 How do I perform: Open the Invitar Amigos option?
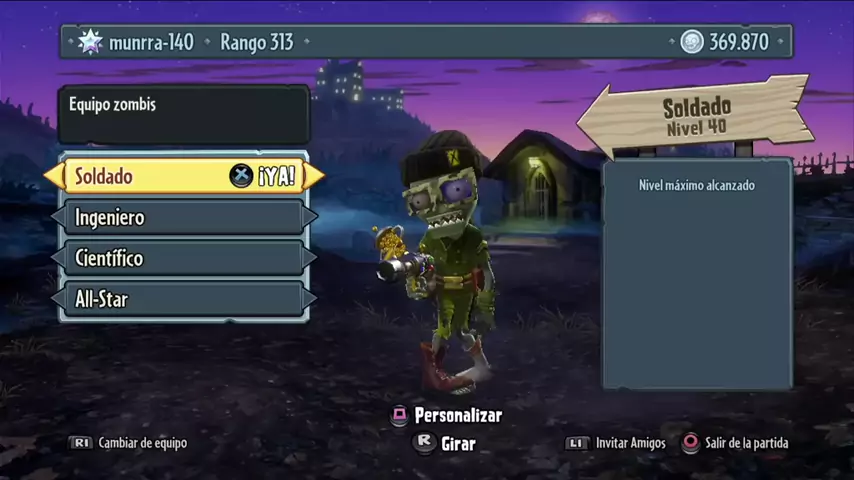point(616,443)
